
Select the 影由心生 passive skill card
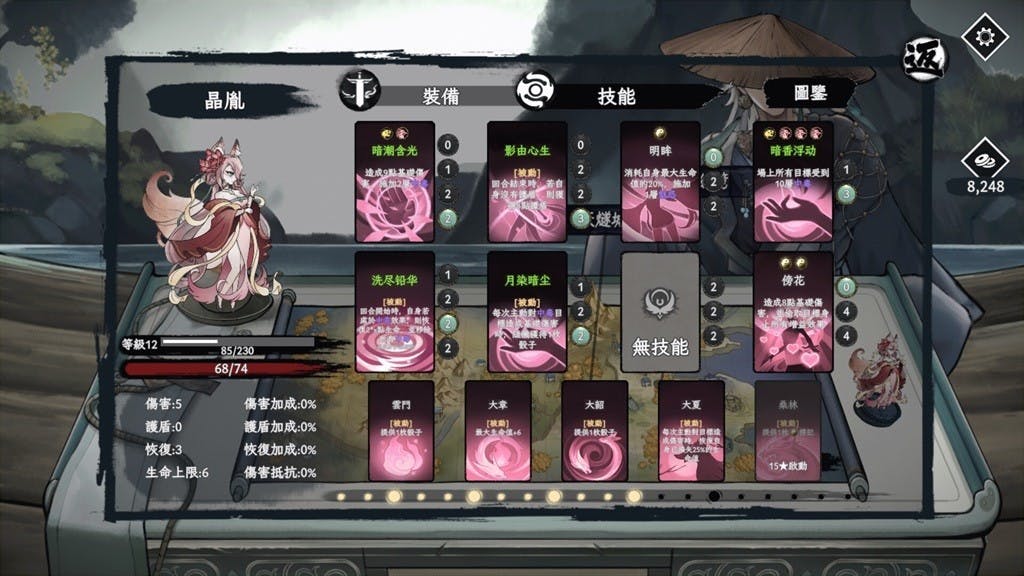click(527, 181)
